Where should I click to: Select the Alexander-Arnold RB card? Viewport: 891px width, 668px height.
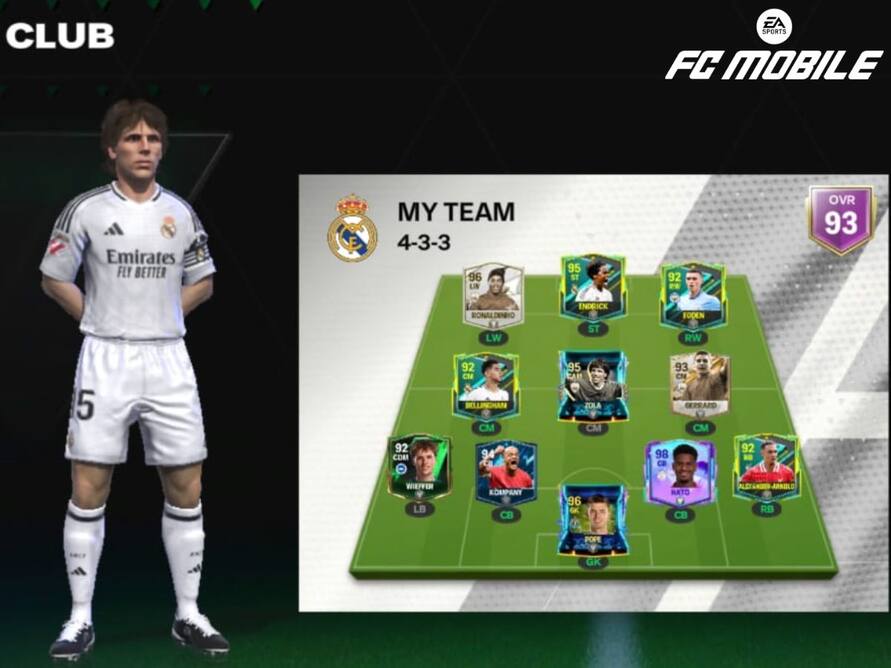766,466
